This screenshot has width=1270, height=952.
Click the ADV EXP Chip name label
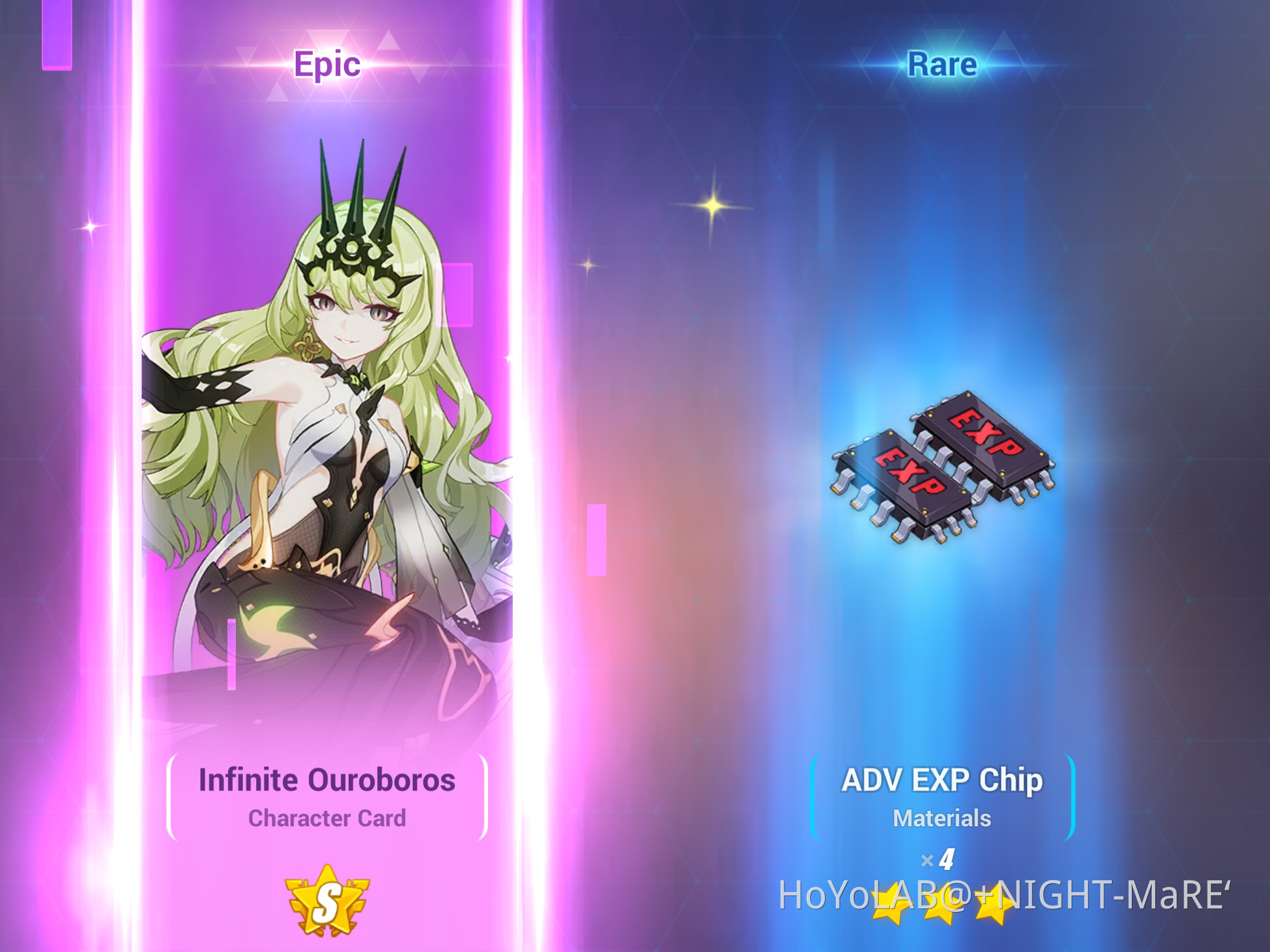click(943, 780)
